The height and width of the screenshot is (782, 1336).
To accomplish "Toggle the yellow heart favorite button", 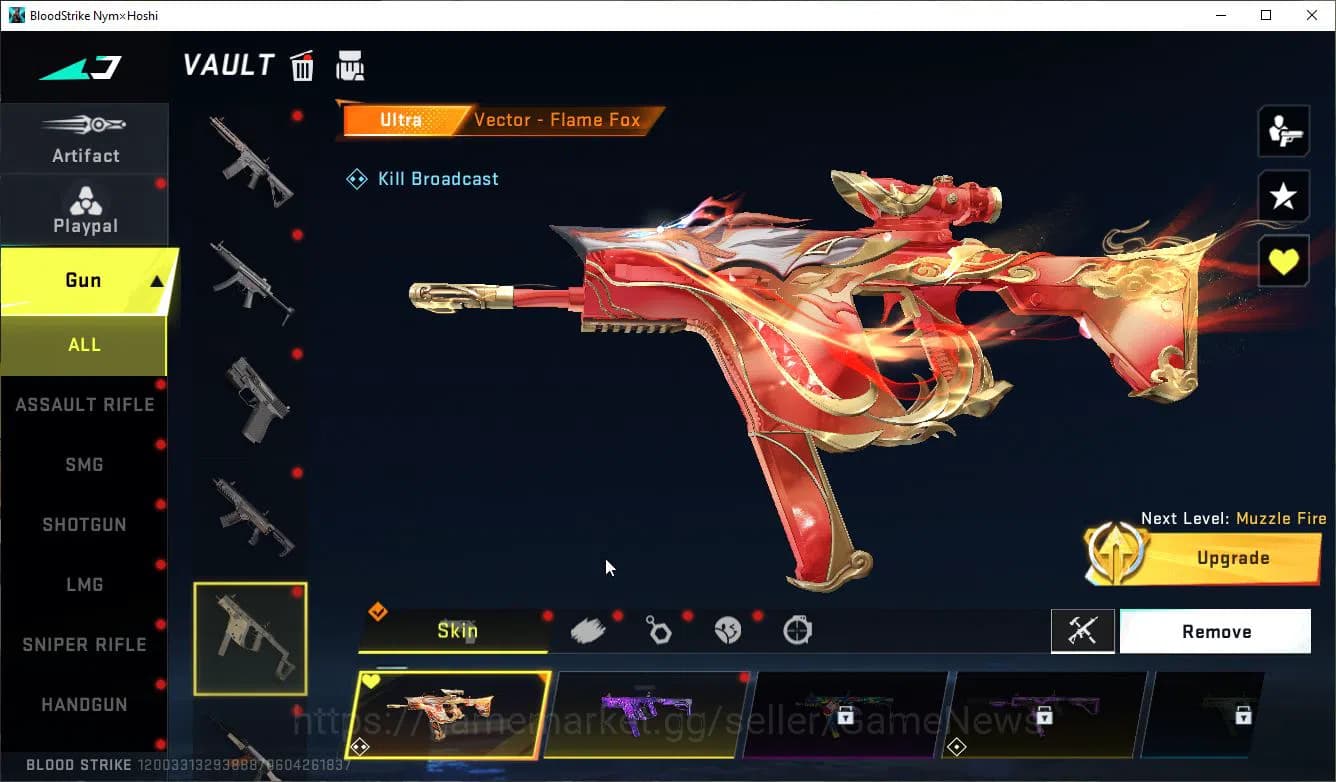I will [x=1284, y=259].
